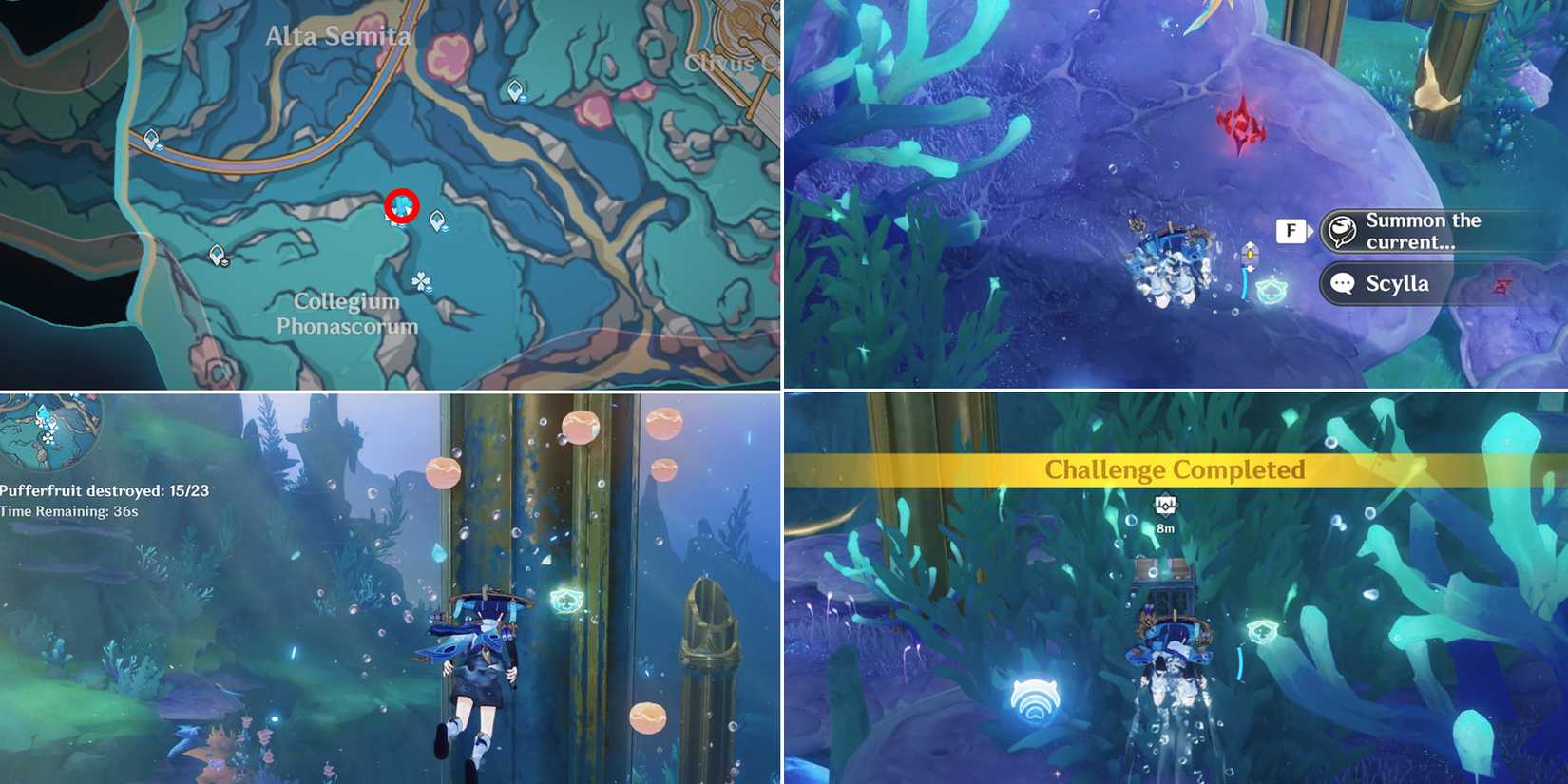Open the Scylla conversation option

tap(1395, 283)
